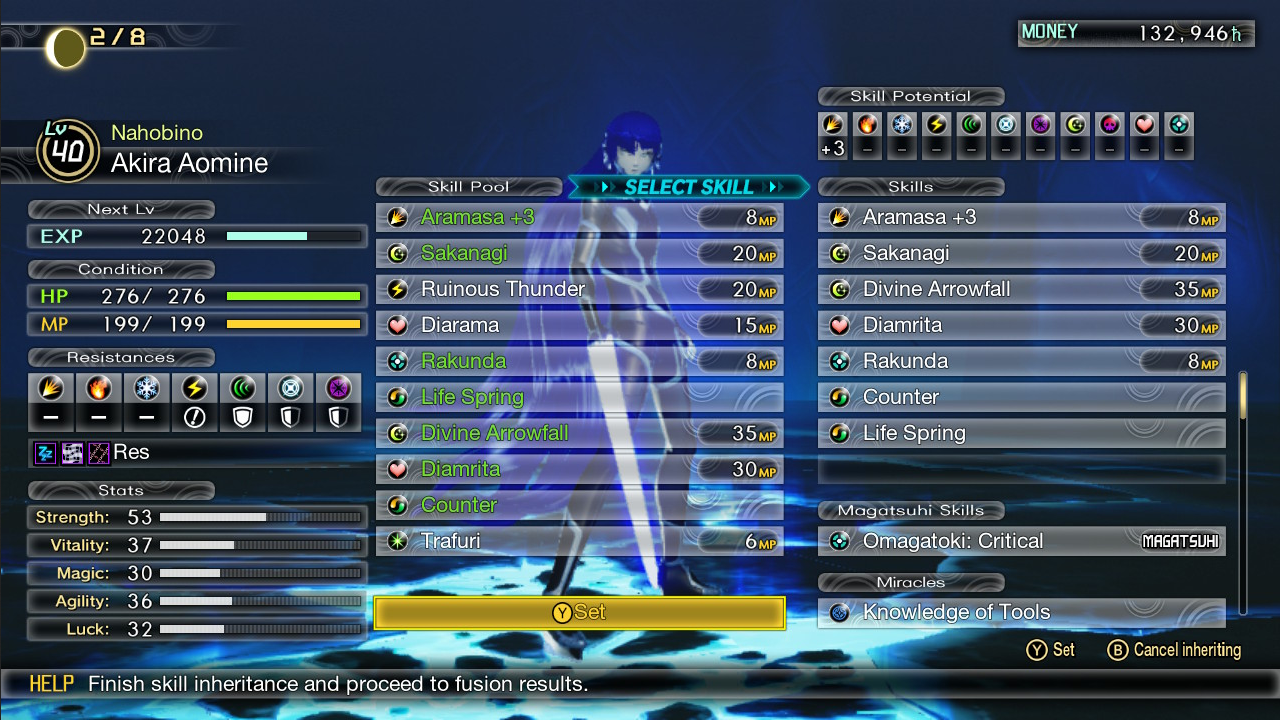This screenshot has height=720, width=1280.
Task: Click the empty slot below Life Spring
Action: click(1021, 469)
